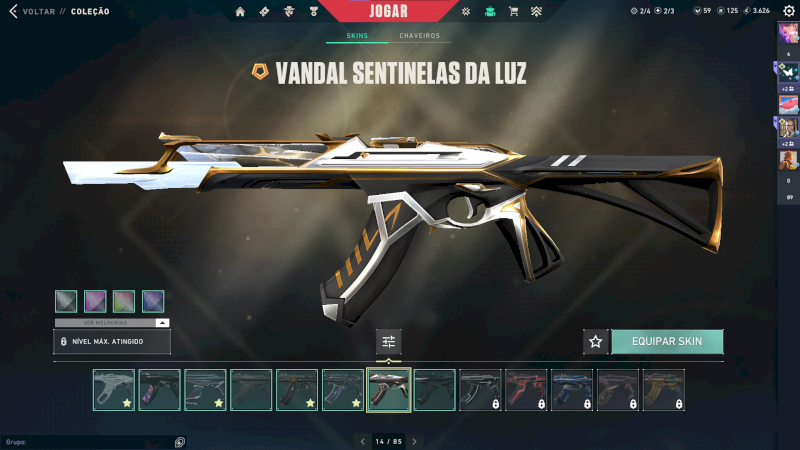Screen dimensions: 800x450
Task: Choose the green-pink color variant swatch
Action: coord(124,301)
